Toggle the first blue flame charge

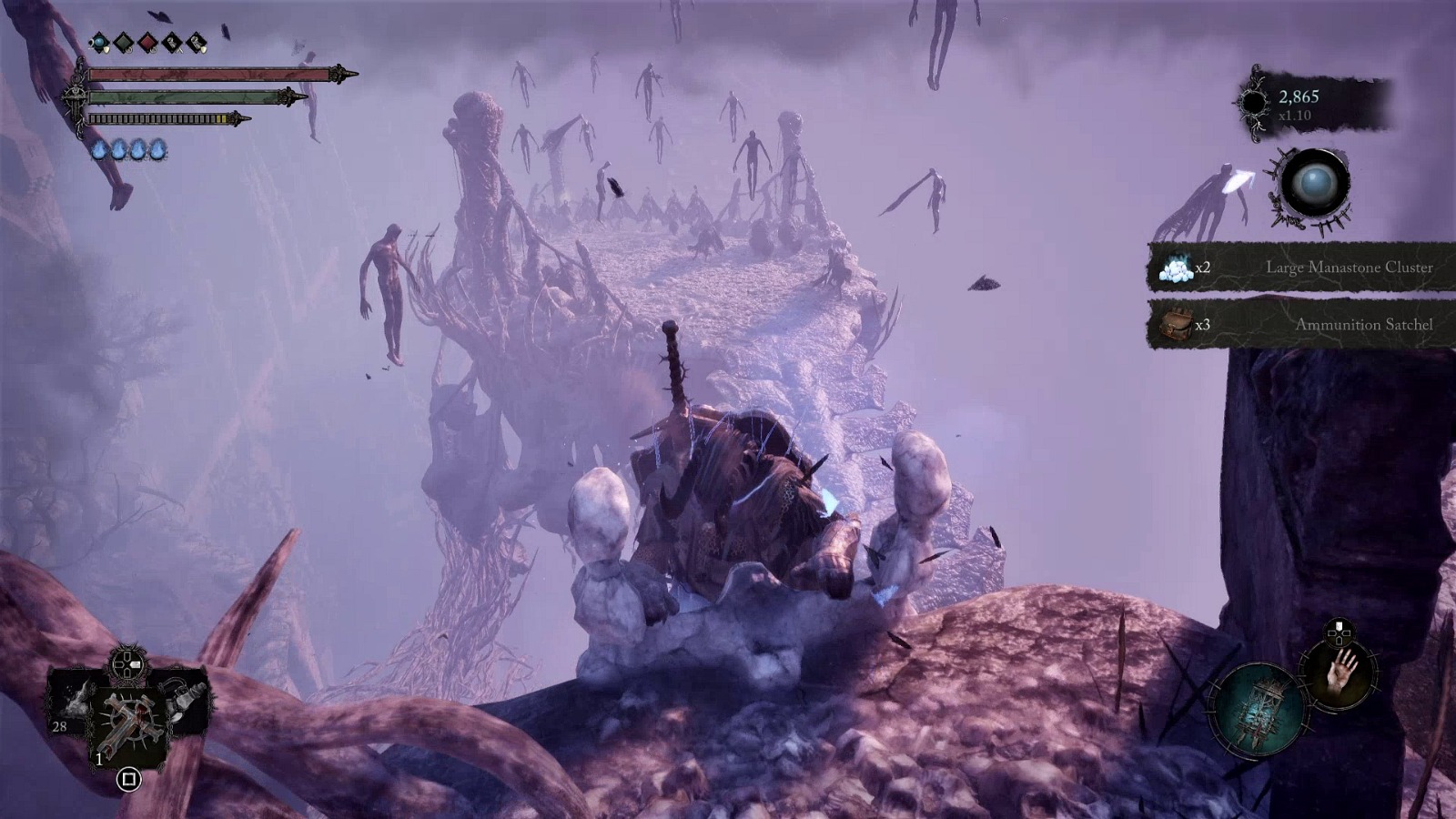coord(99,149)
